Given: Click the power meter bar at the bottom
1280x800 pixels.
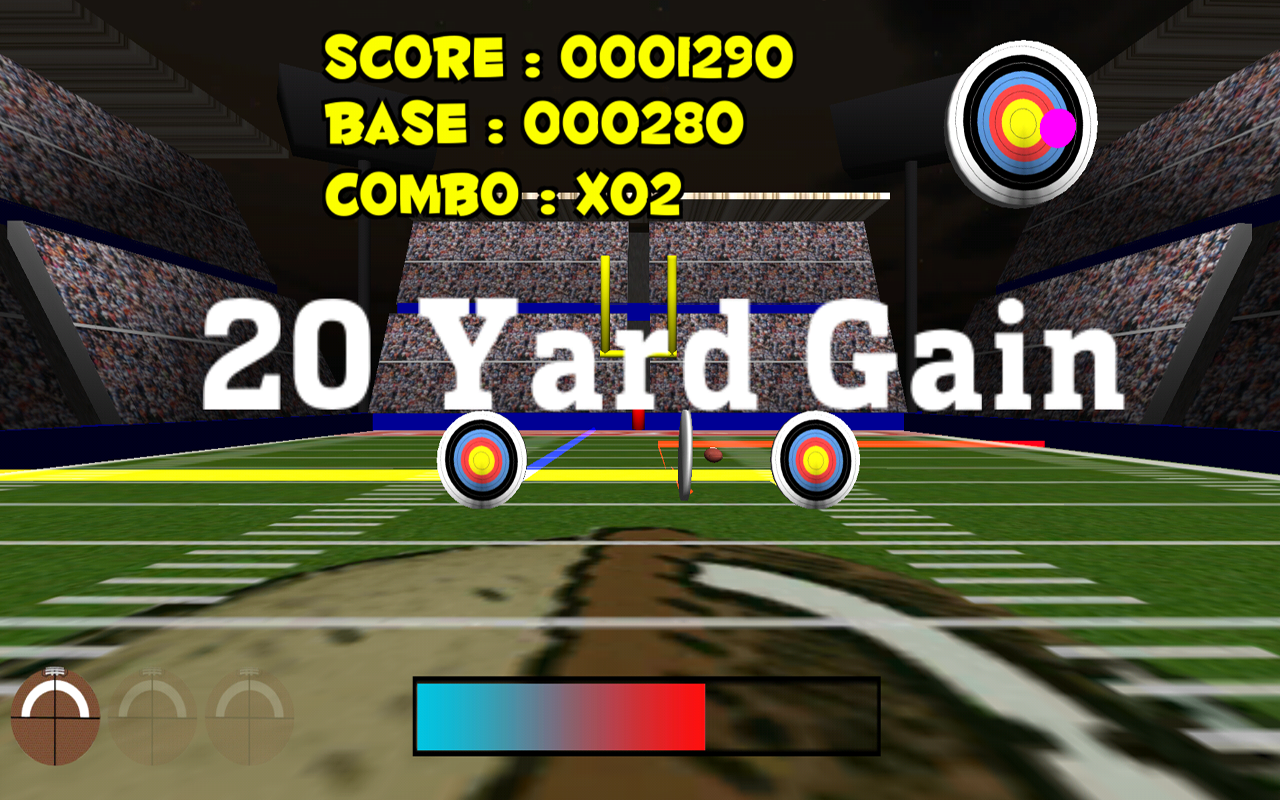Looking at the screenshot, I should click(x=645, y=714).
